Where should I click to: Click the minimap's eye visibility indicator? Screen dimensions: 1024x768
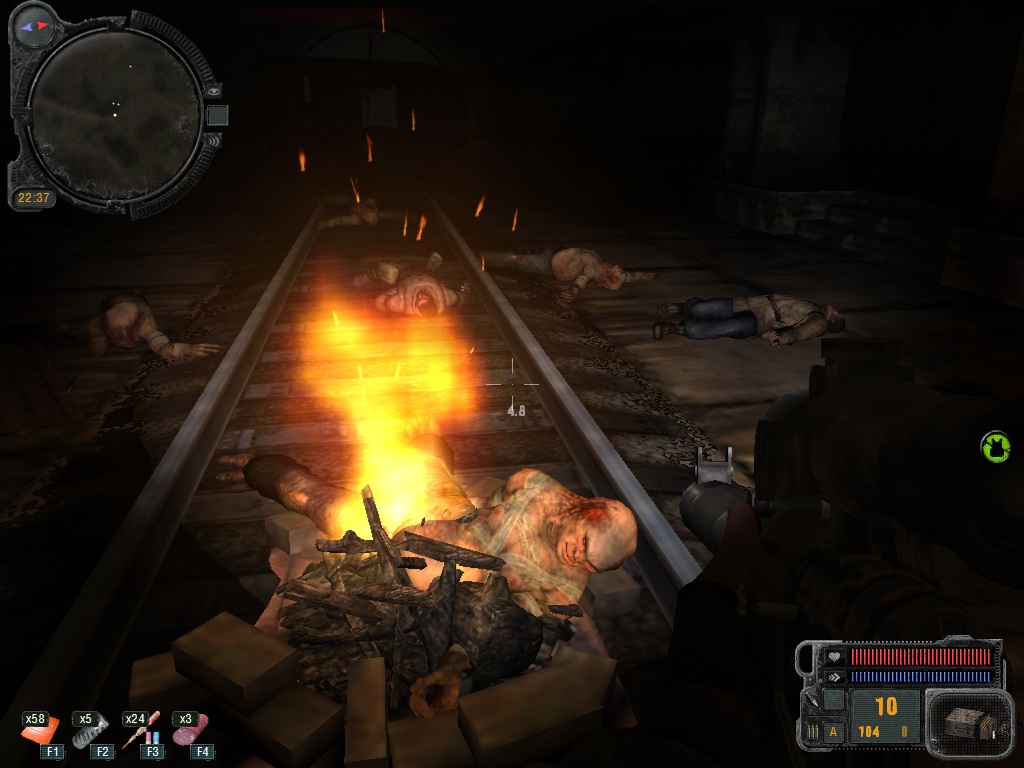point(213,91)
